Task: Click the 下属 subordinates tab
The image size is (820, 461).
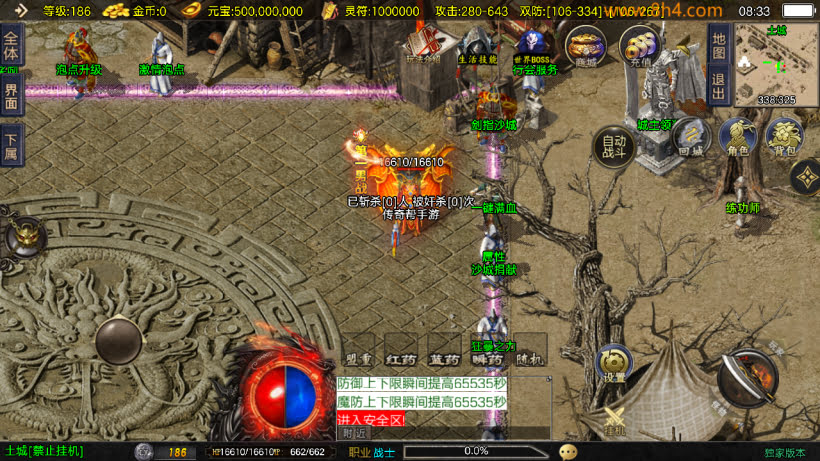Action: coord(11,144)
